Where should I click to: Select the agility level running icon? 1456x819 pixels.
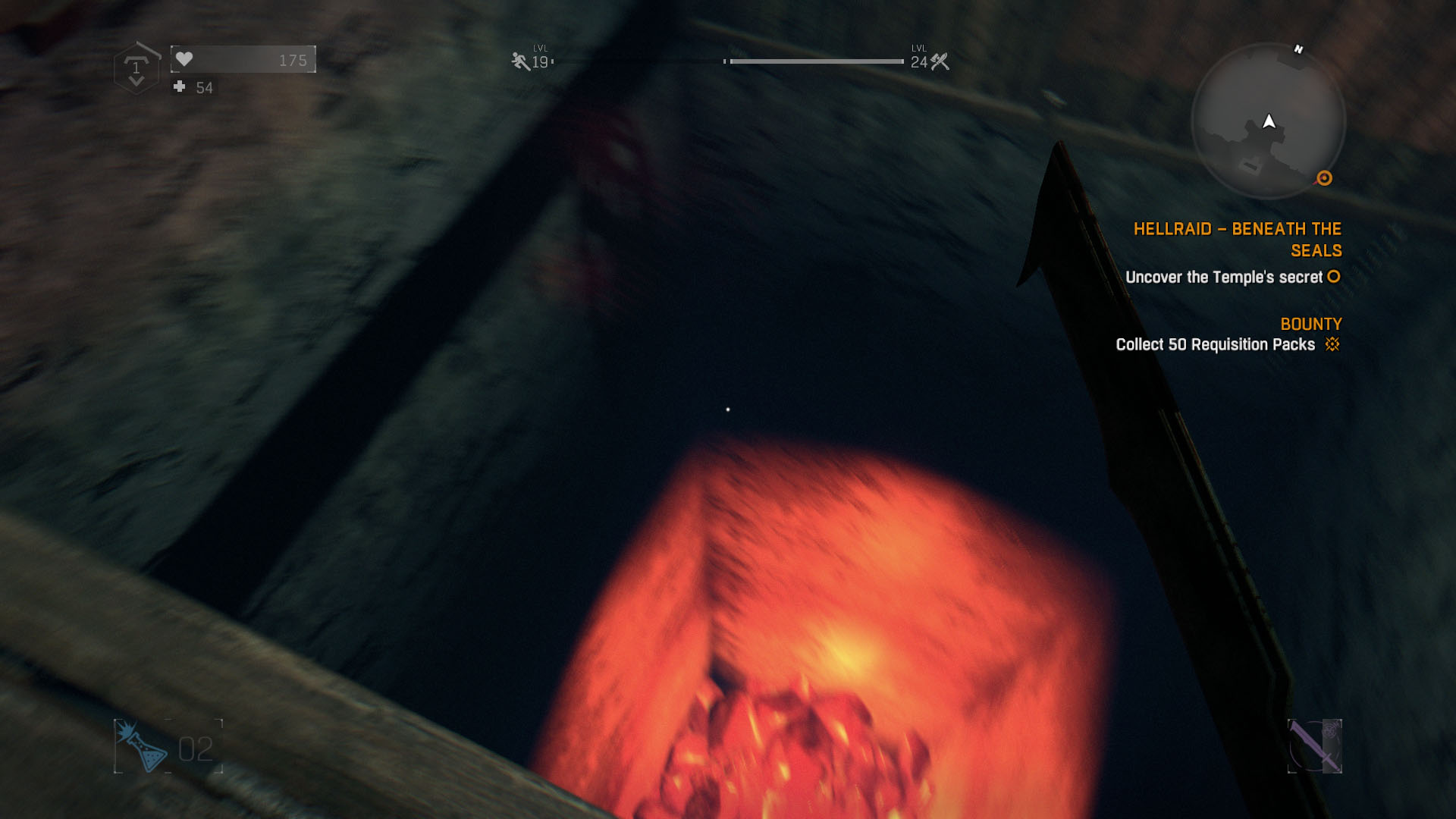520,61
